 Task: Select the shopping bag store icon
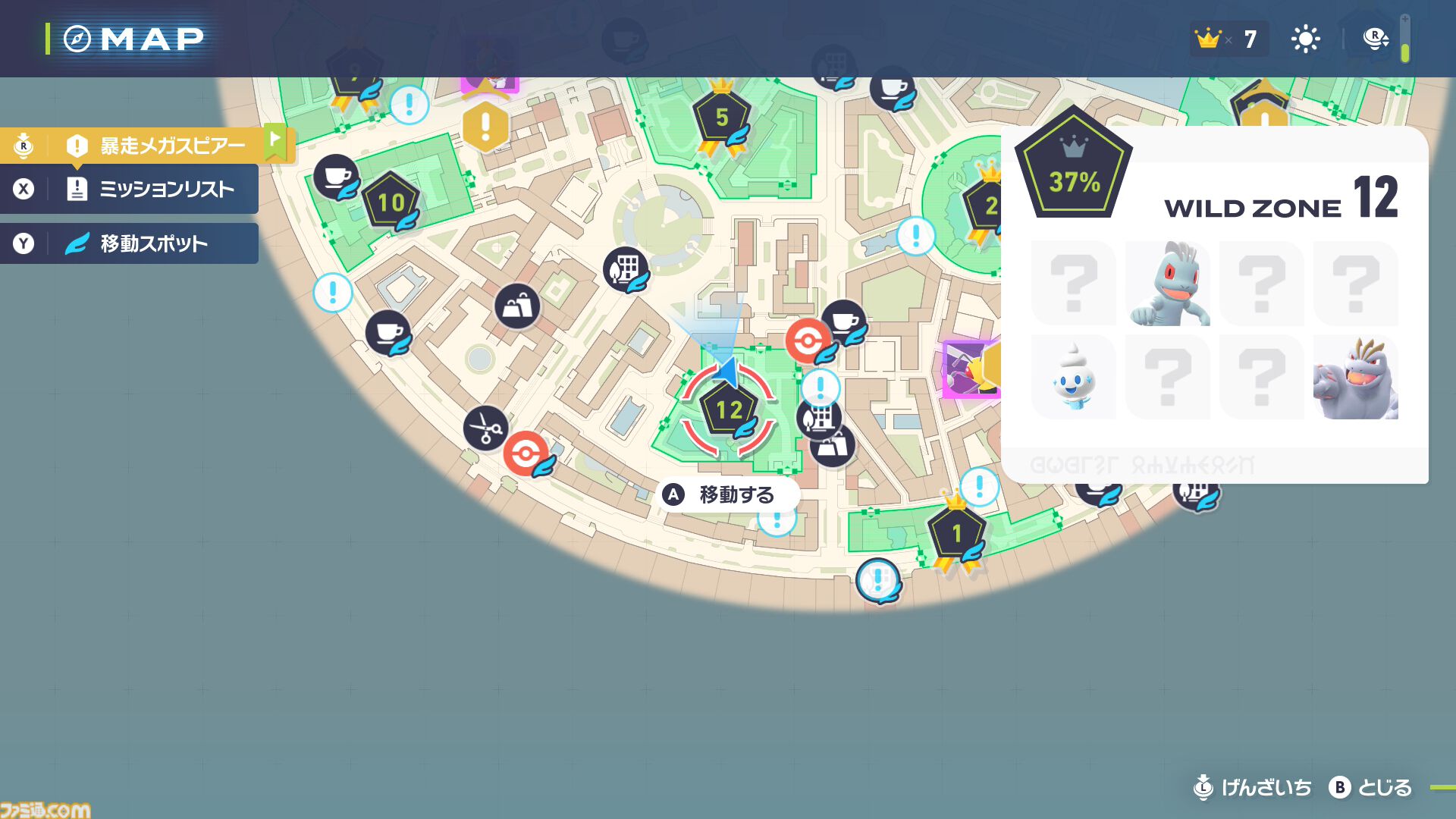[x=519, y=306]
